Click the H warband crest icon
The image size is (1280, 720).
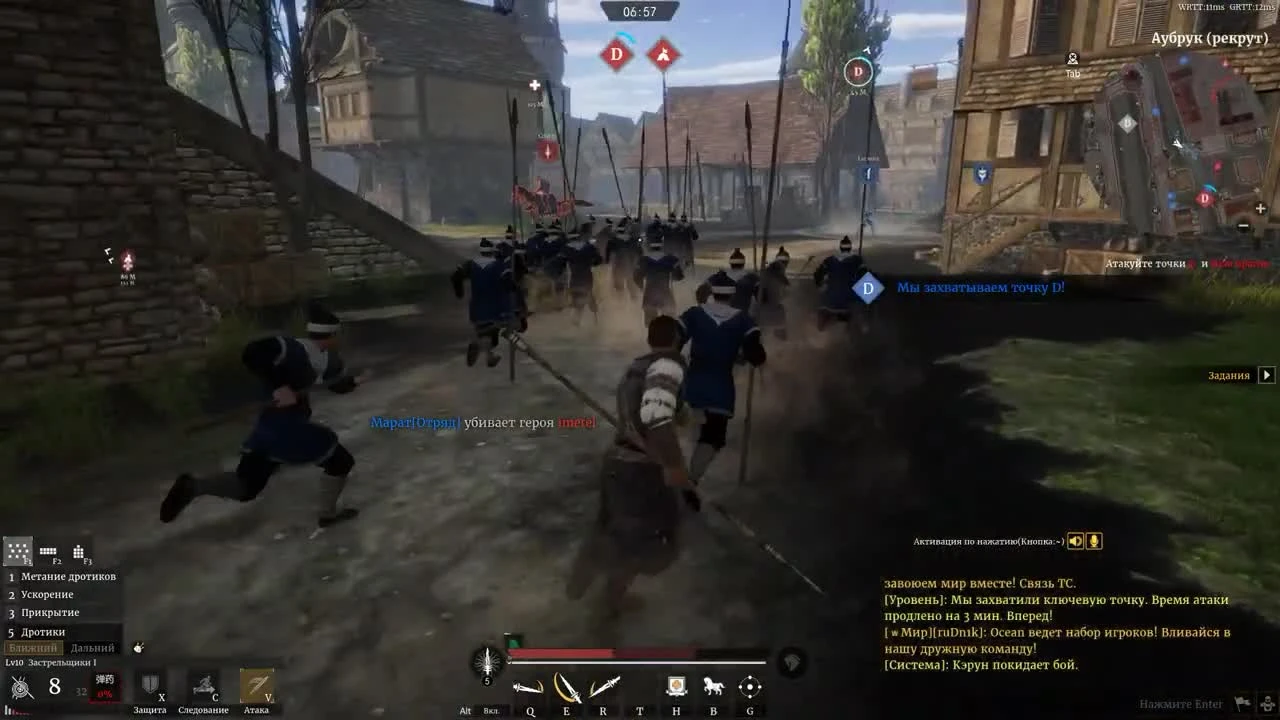point(676,686)
